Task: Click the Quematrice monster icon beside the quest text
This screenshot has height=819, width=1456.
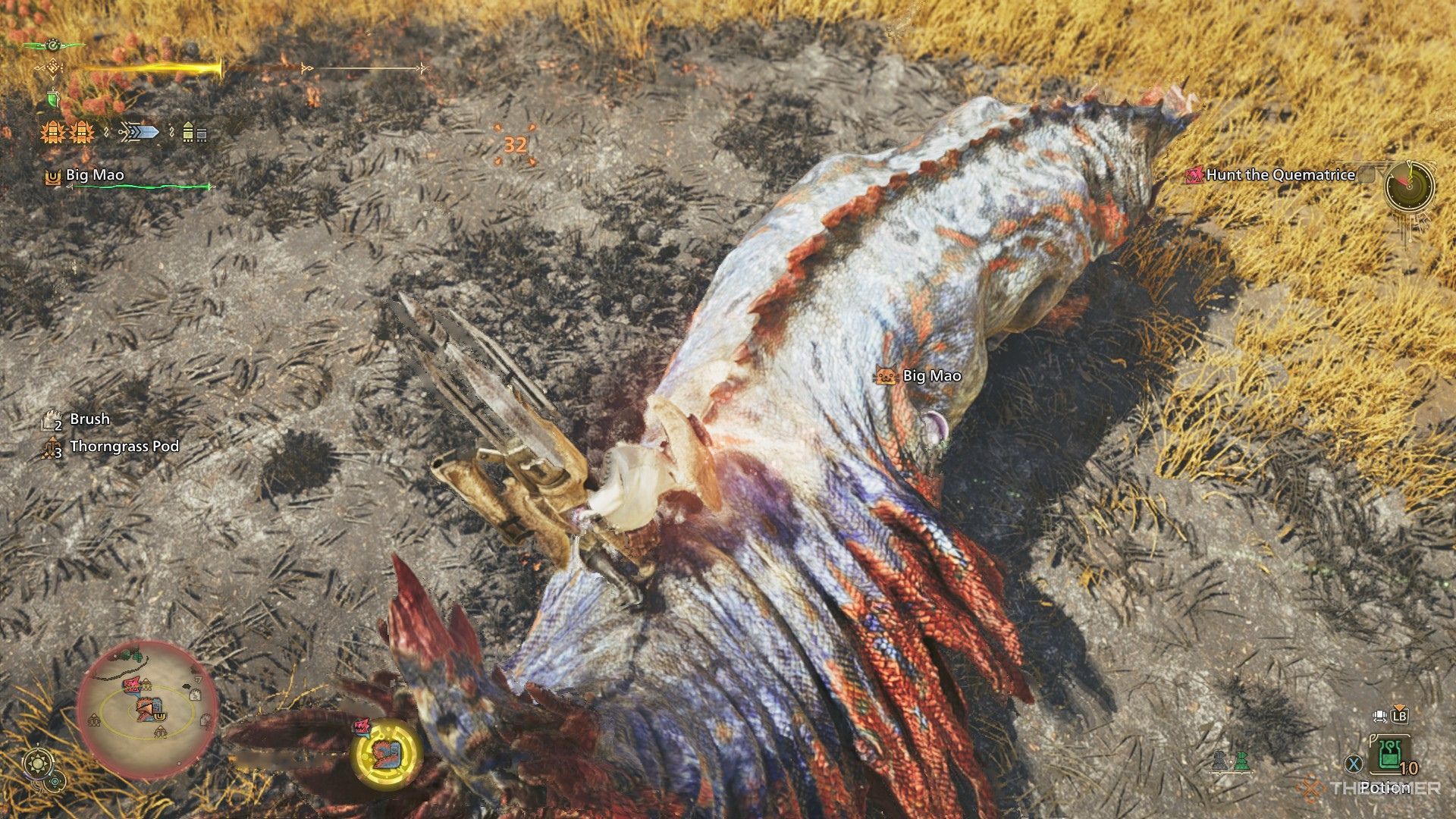Action: (1195, 176)
